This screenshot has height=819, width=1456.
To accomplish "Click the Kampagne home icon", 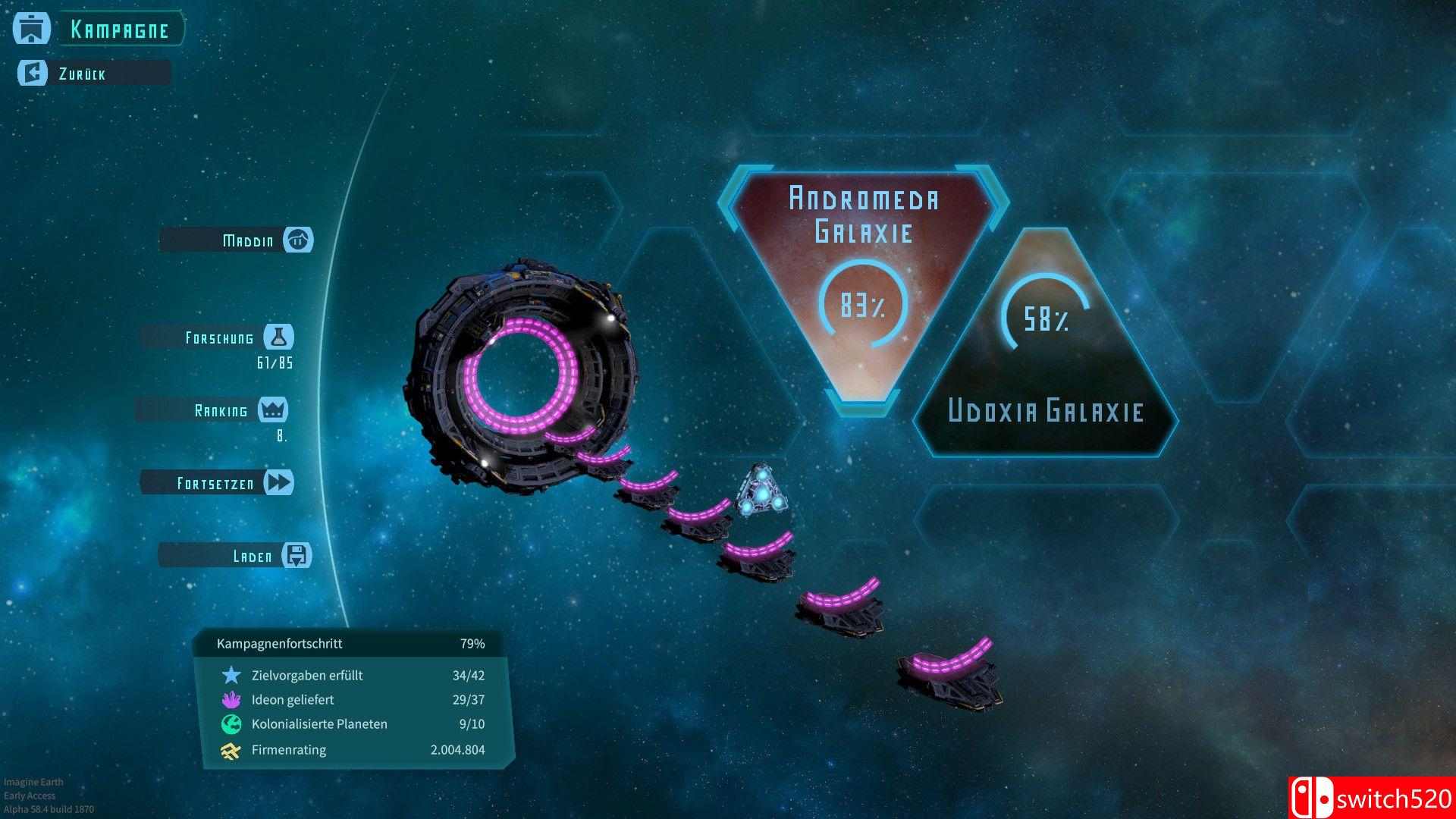I will pos(31,28).
